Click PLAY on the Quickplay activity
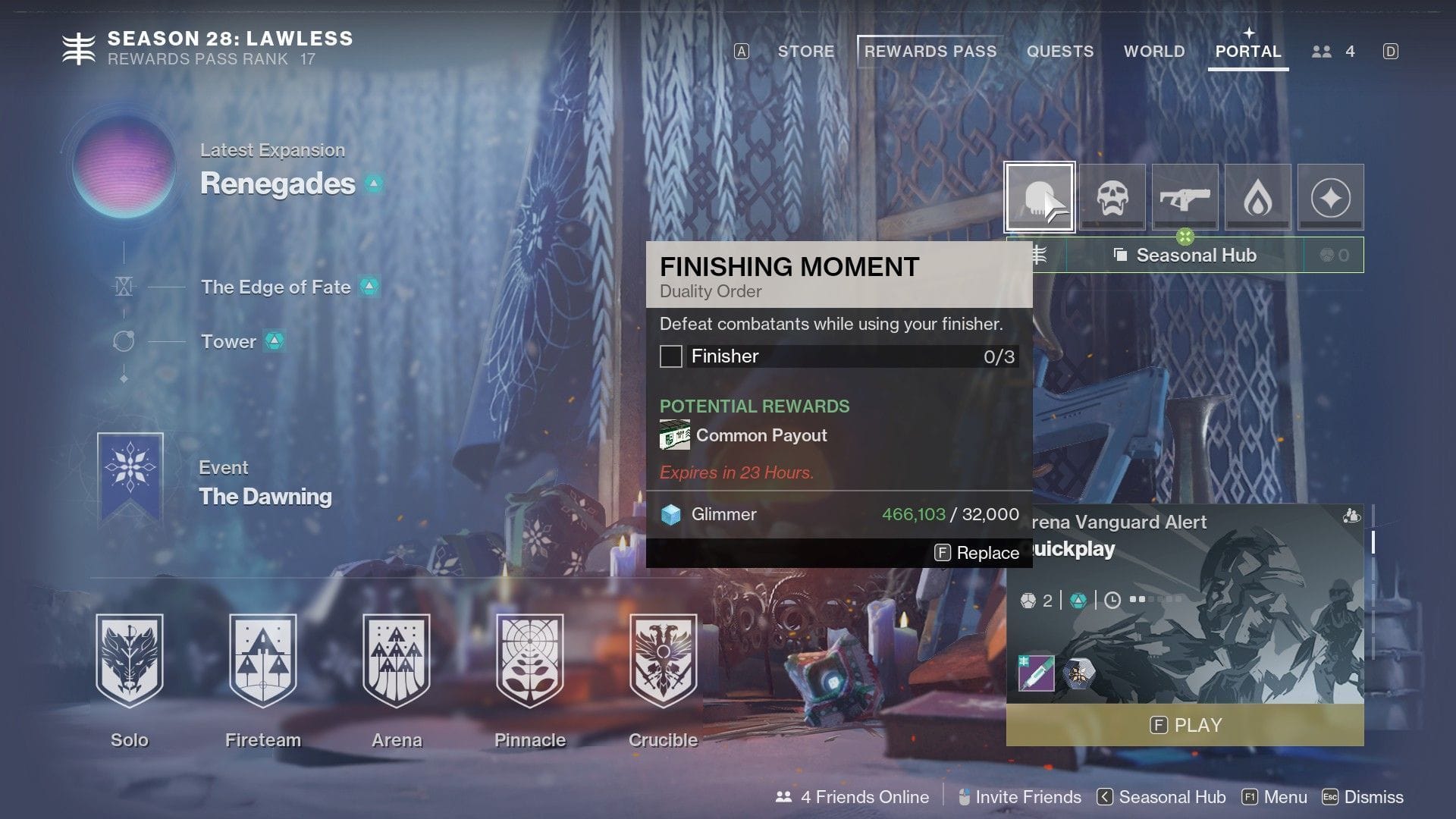Viewport: 1456px width, 819px height. point(1184,725)
